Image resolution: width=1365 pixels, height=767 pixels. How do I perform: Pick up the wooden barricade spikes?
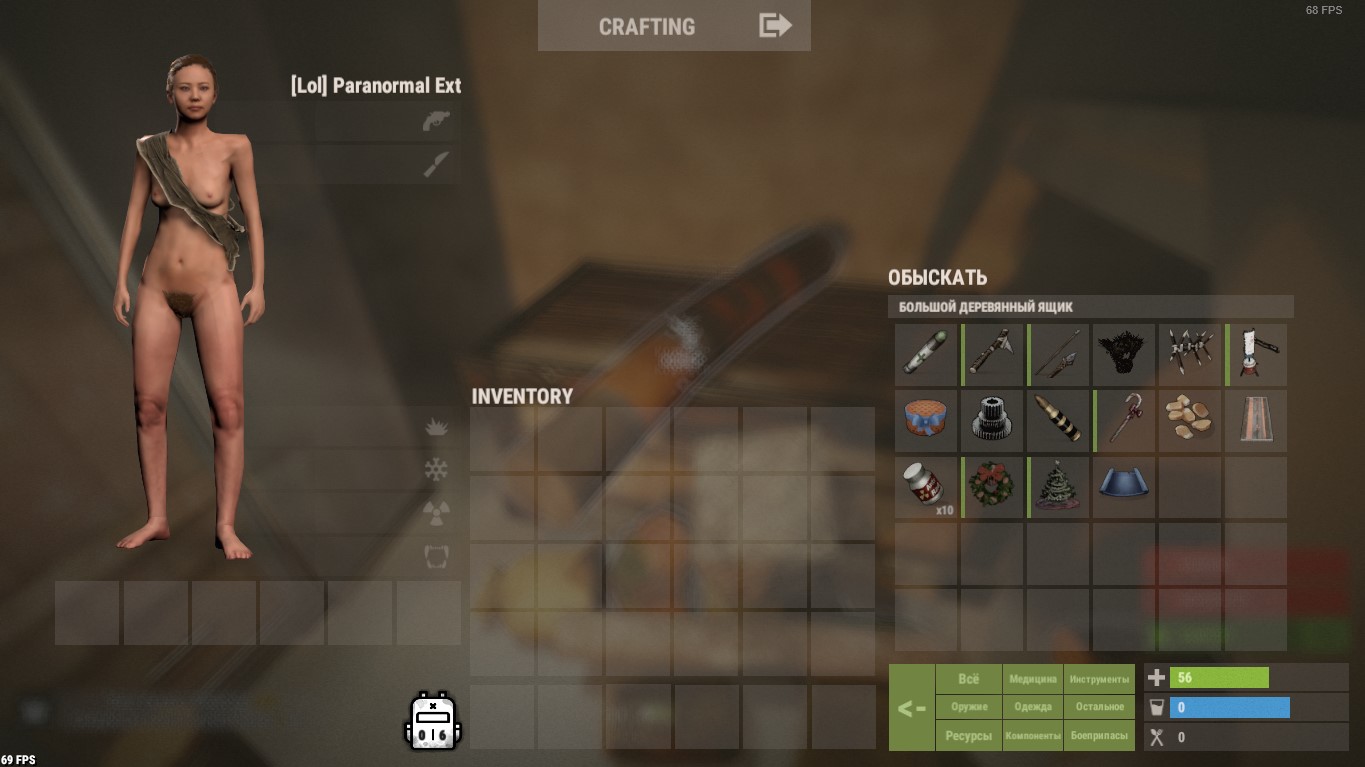coord(1190,354)
